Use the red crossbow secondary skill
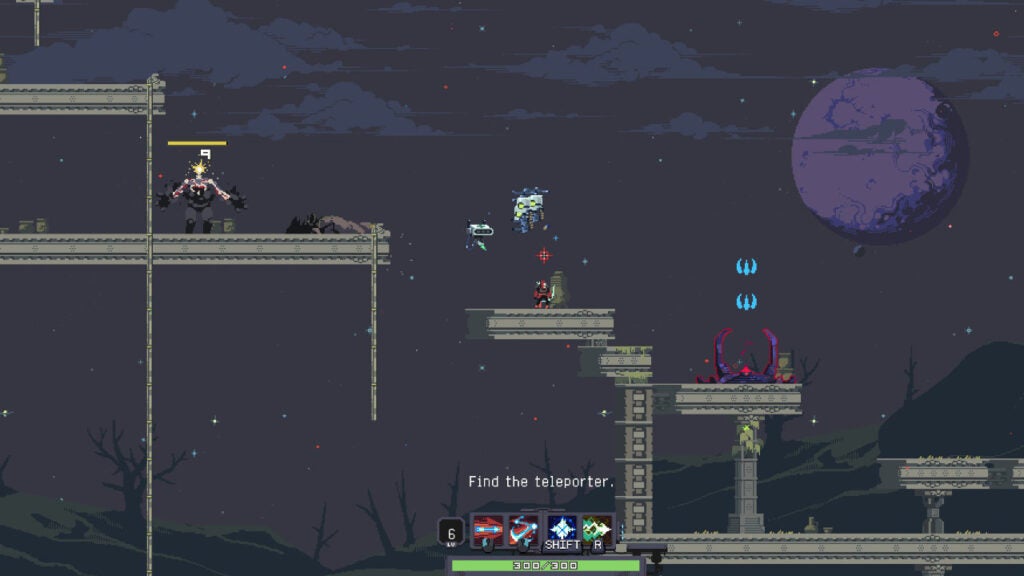Viewport: 1024px width, 576px height. tap(524, 529)
